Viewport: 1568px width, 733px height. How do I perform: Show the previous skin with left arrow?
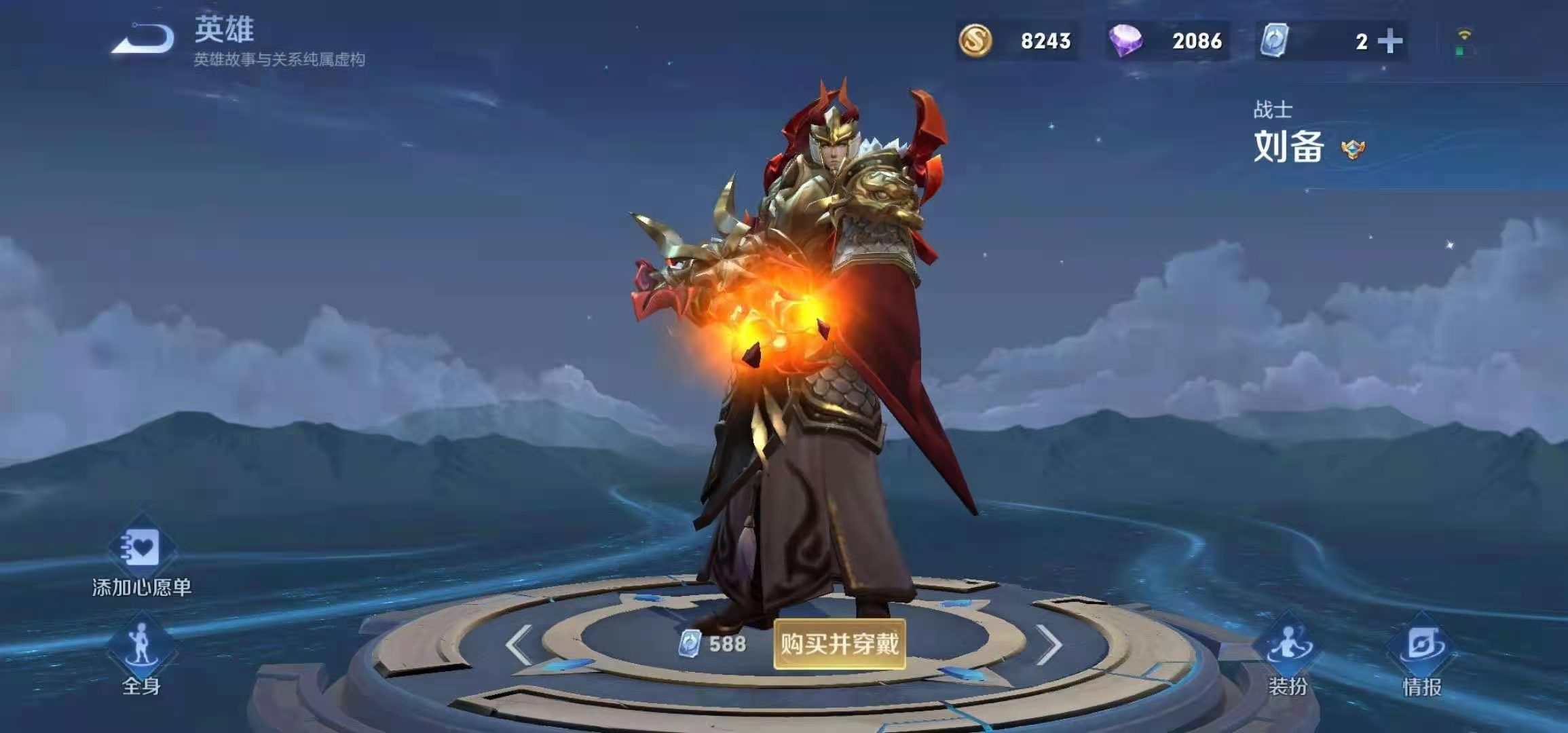tap(519, 644)
